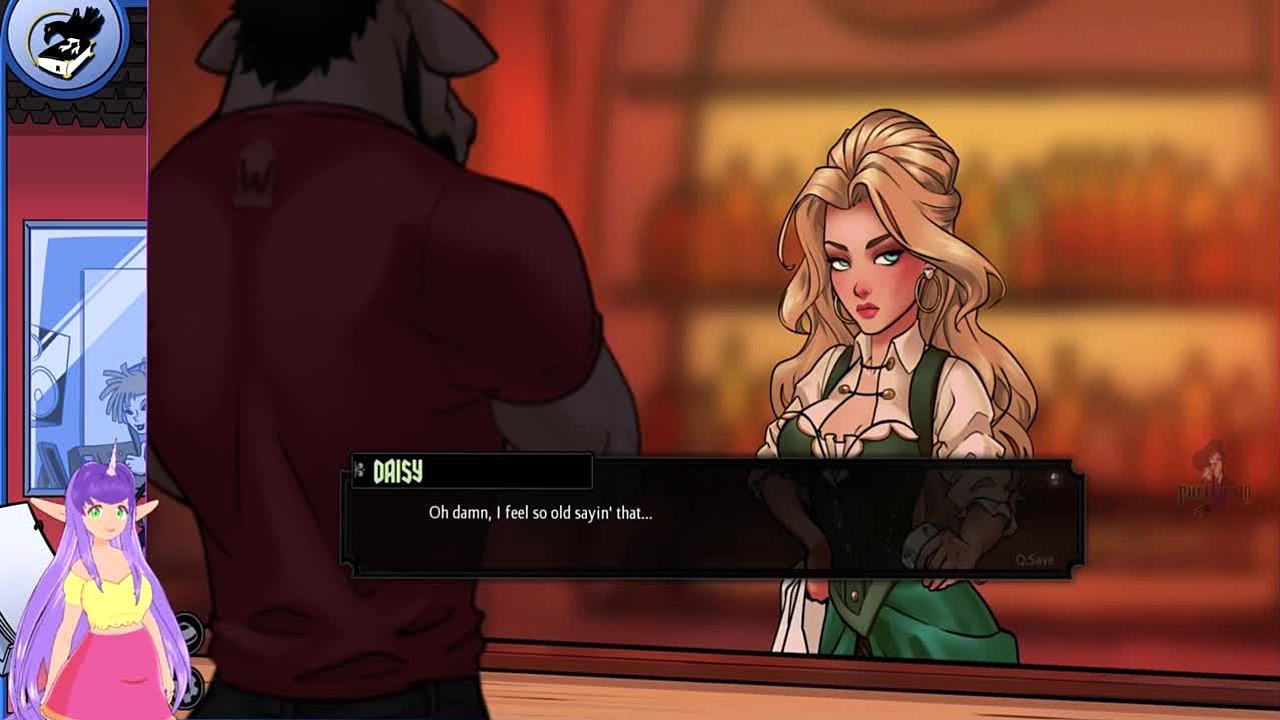
Task: Advance Daisy's dialogue by clicking the text box
Action: click(710, 530)
